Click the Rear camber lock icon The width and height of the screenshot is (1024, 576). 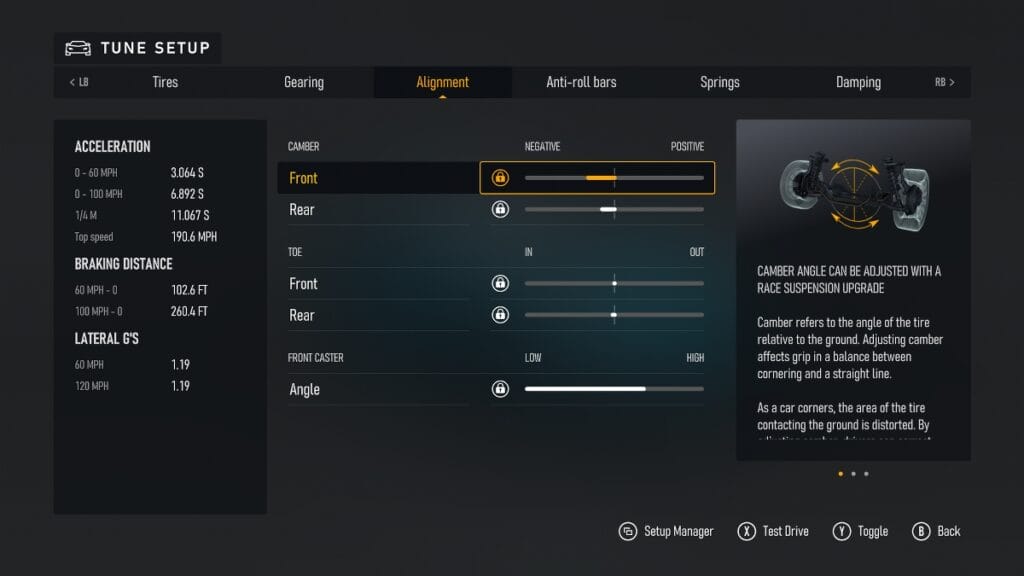pyautogui.click(x=500, y=209)
